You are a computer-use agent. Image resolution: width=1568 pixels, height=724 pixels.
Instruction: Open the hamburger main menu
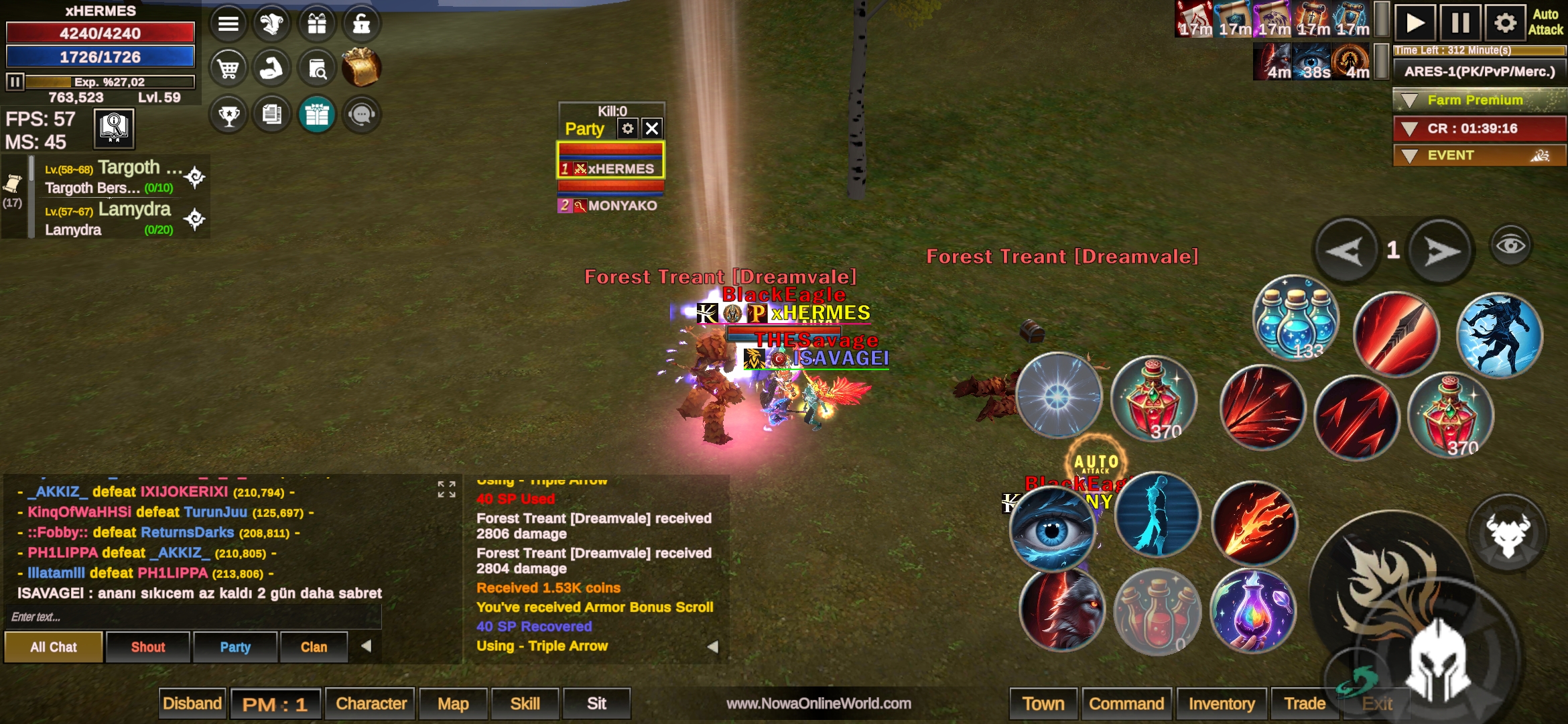click(x=228, y=24)
